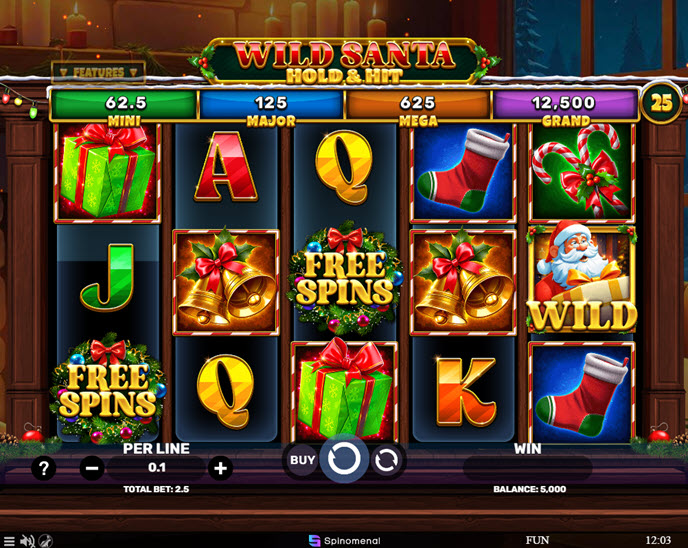The height and width of the screenshot is (548, 688).
Task: Open the BUY feature option
Action: click(301, 460)
